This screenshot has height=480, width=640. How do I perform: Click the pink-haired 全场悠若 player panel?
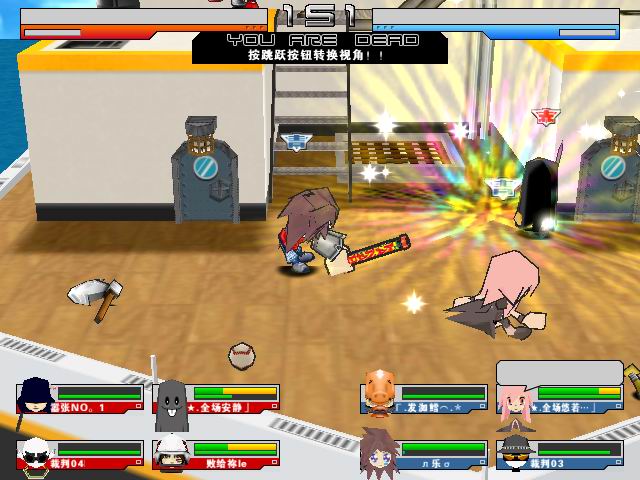(x=561, y=398)
